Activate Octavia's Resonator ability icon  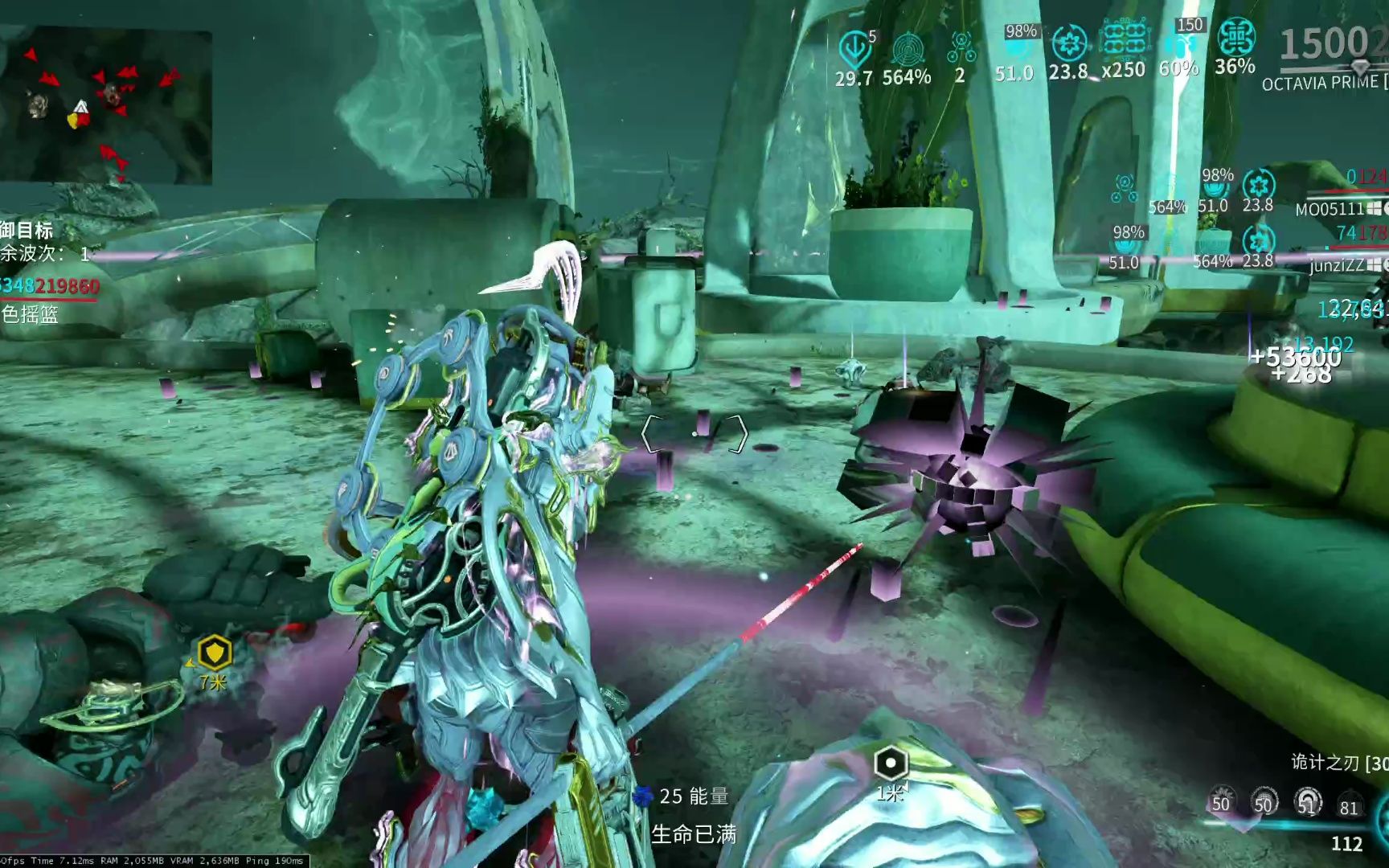[x=1264, y=801]
